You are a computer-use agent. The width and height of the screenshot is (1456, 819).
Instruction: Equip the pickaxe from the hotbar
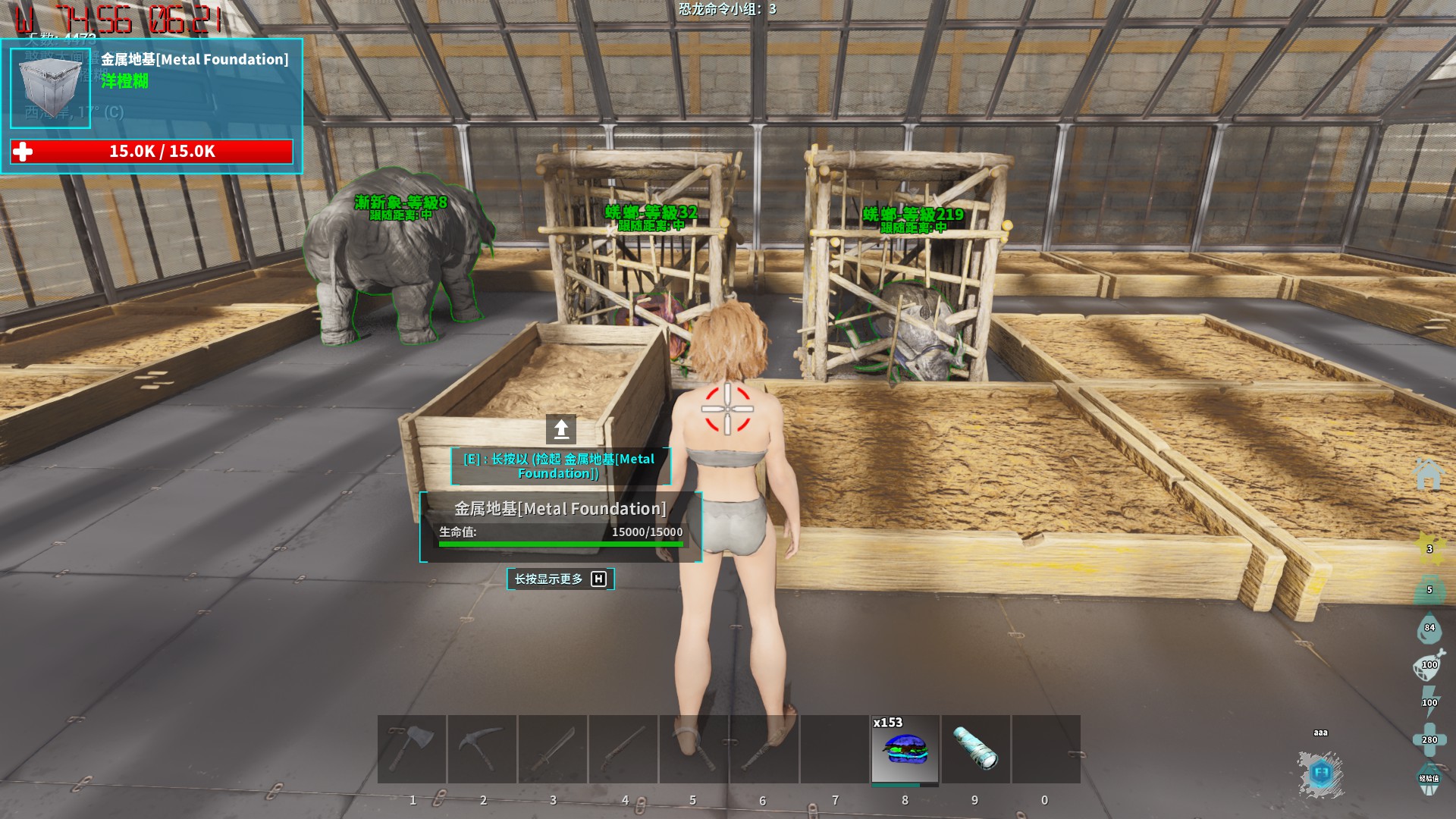[x=482, y=748]
